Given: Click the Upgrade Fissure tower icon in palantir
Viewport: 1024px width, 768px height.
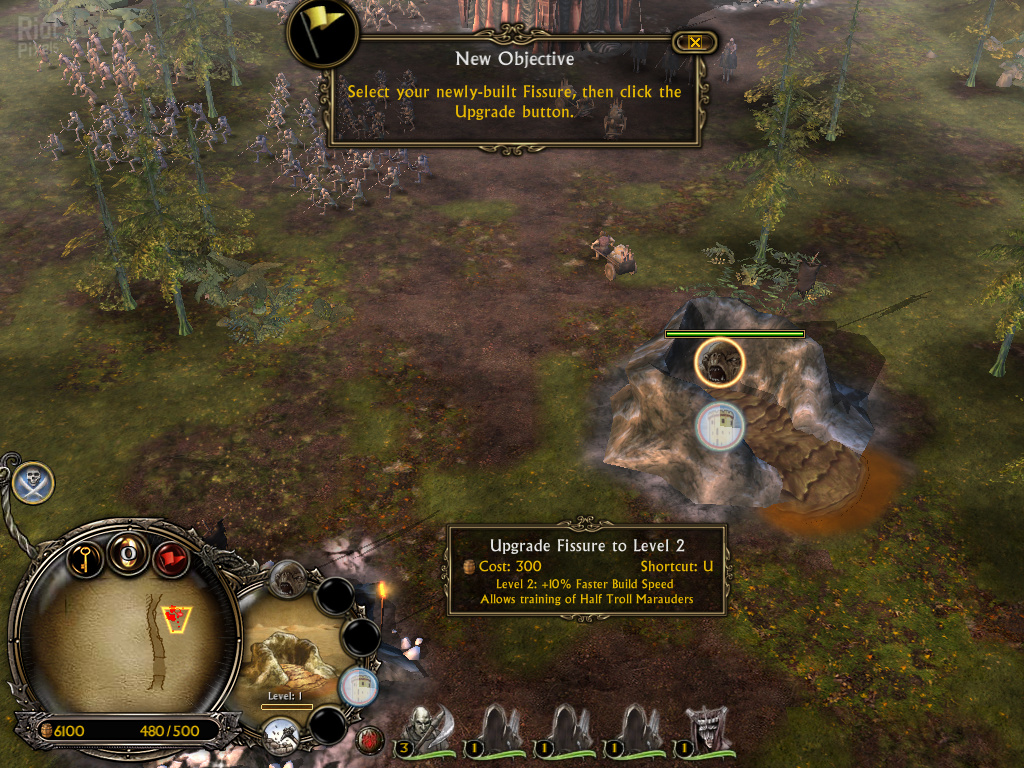Looking at the screenshot, I should (359, 686).
